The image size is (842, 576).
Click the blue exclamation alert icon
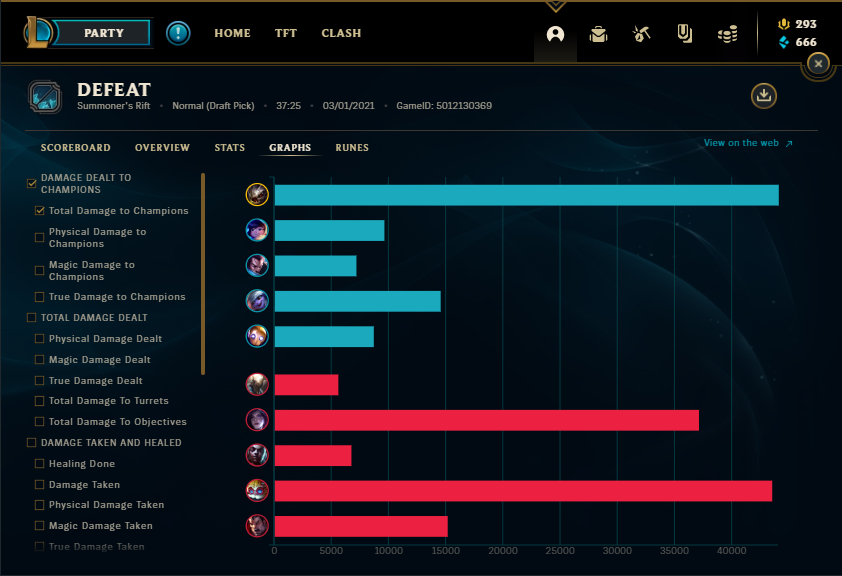click(178, 33)
